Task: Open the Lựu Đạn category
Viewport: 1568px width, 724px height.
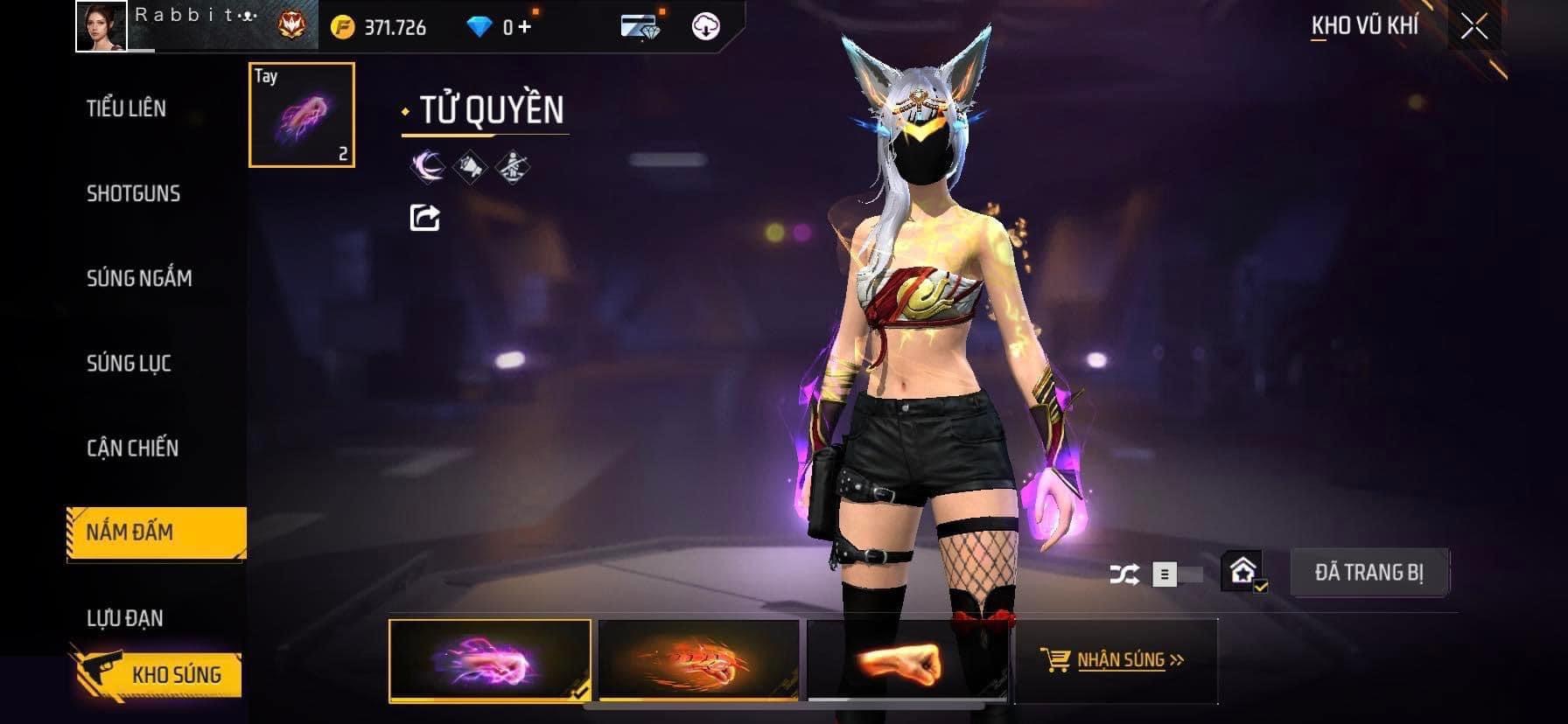Action: 124,618
